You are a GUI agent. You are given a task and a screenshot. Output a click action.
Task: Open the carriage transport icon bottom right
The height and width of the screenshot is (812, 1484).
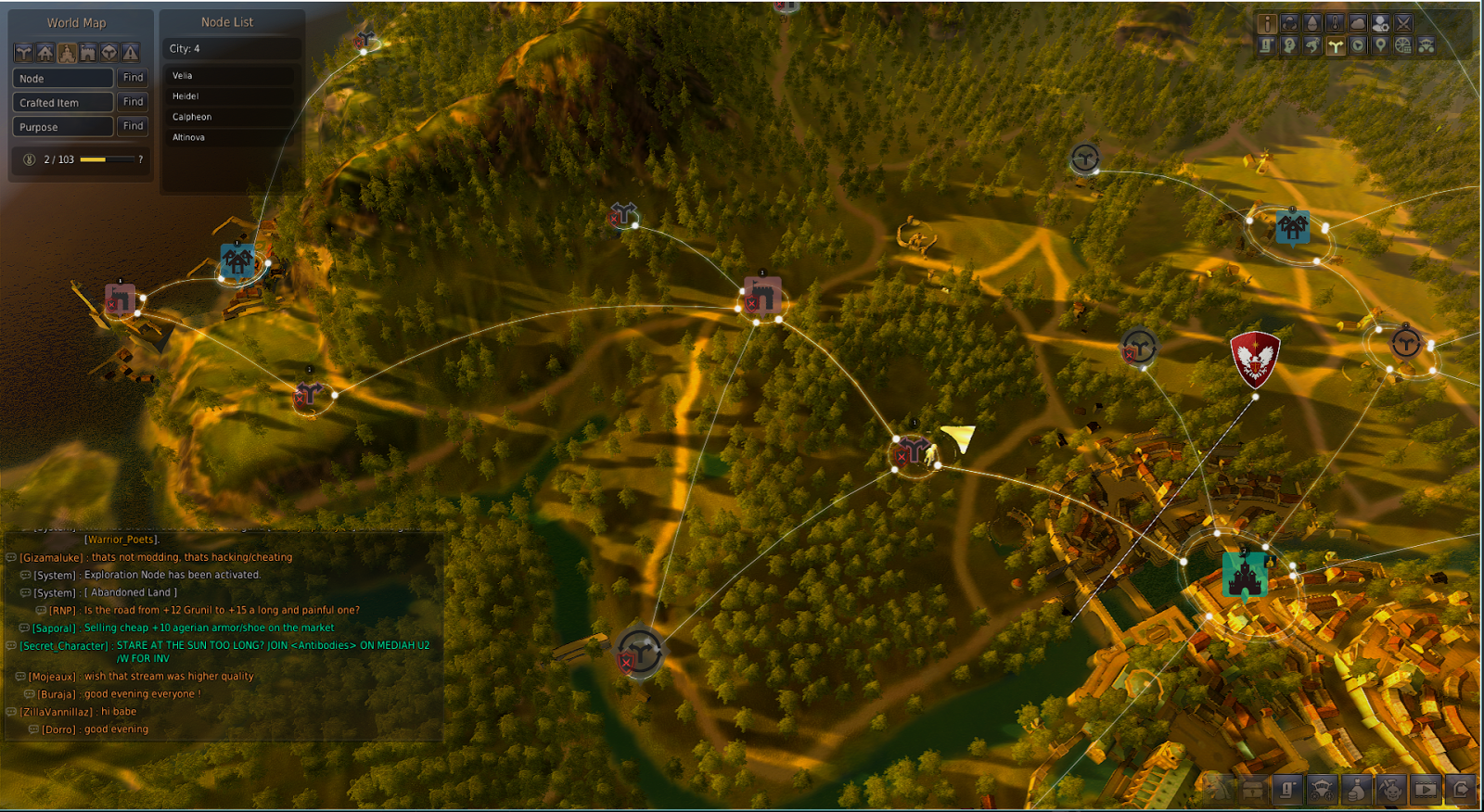(x=1323, y=790)
